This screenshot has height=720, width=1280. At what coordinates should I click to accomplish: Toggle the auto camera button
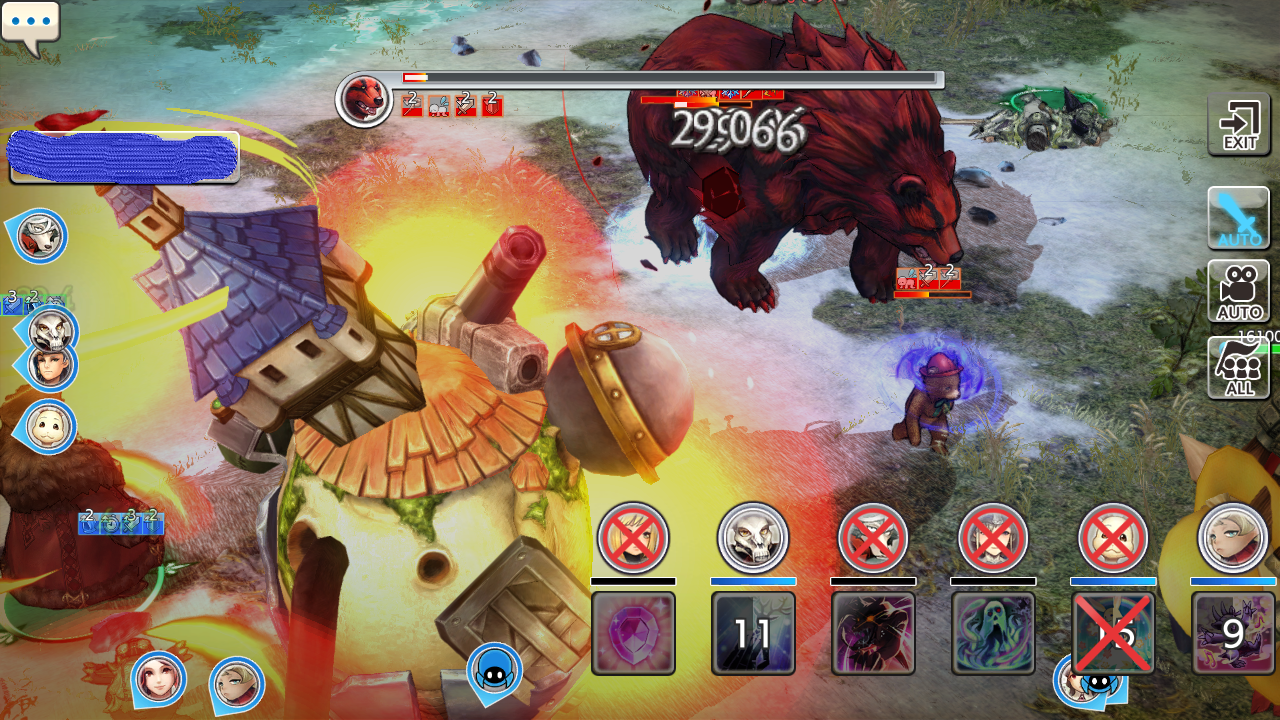click(x=1239, y=291)
